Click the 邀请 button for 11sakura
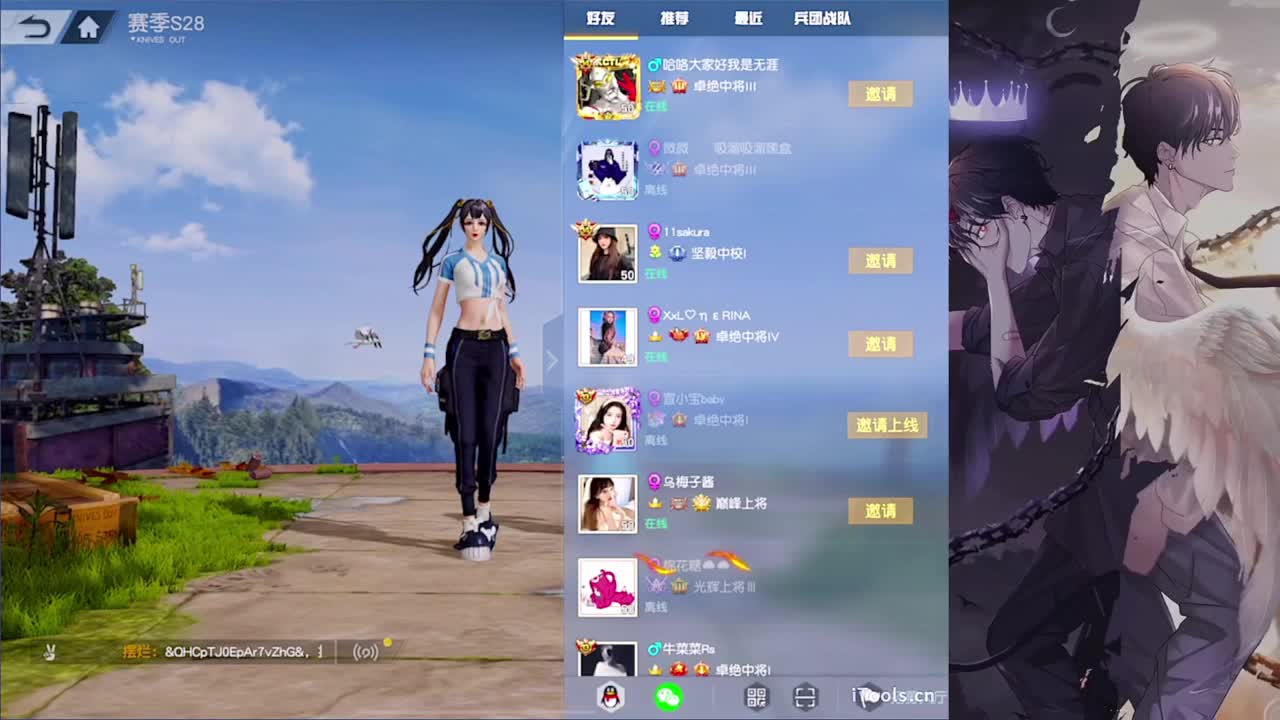The width and height of the screenshot is (1280, 720). pyautogui.click(x=880, y=261)
